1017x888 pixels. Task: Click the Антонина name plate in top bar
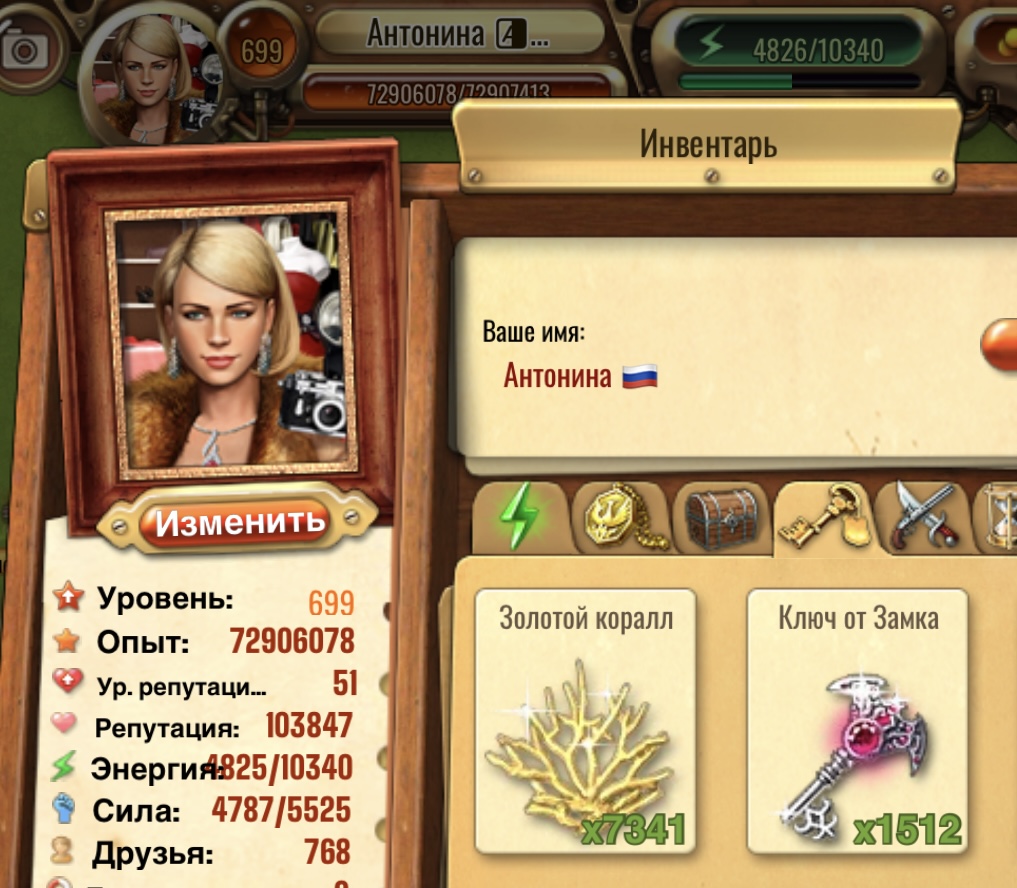[459, 34]
